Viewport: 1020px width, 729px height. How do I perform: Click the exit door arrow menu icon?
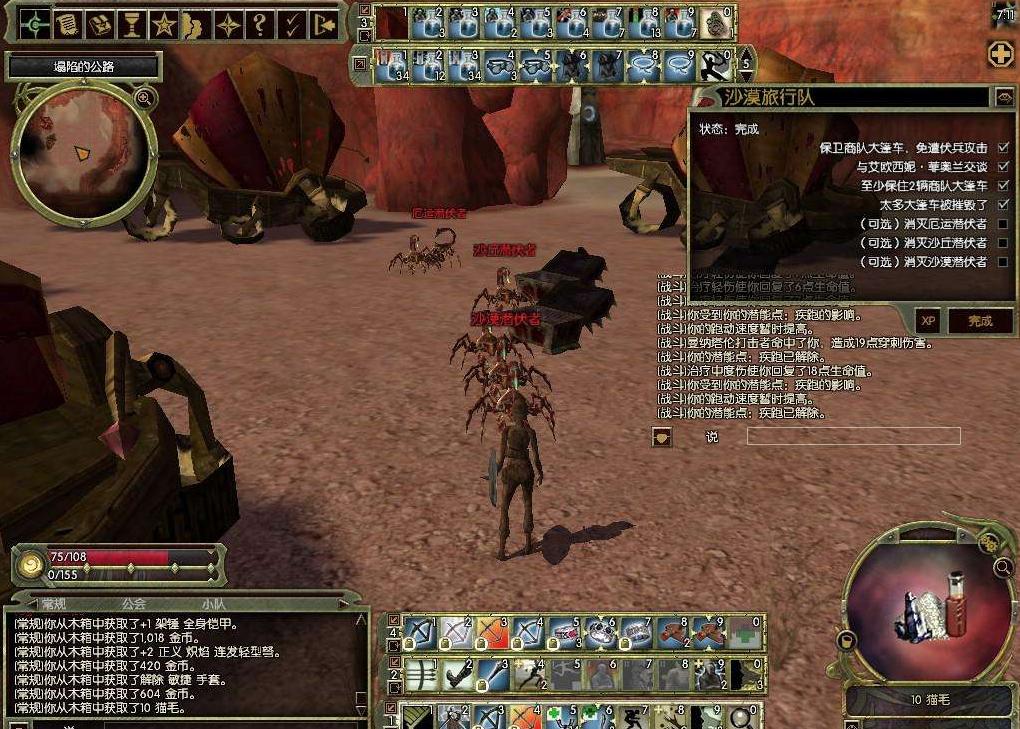click(x=324, y=24)
